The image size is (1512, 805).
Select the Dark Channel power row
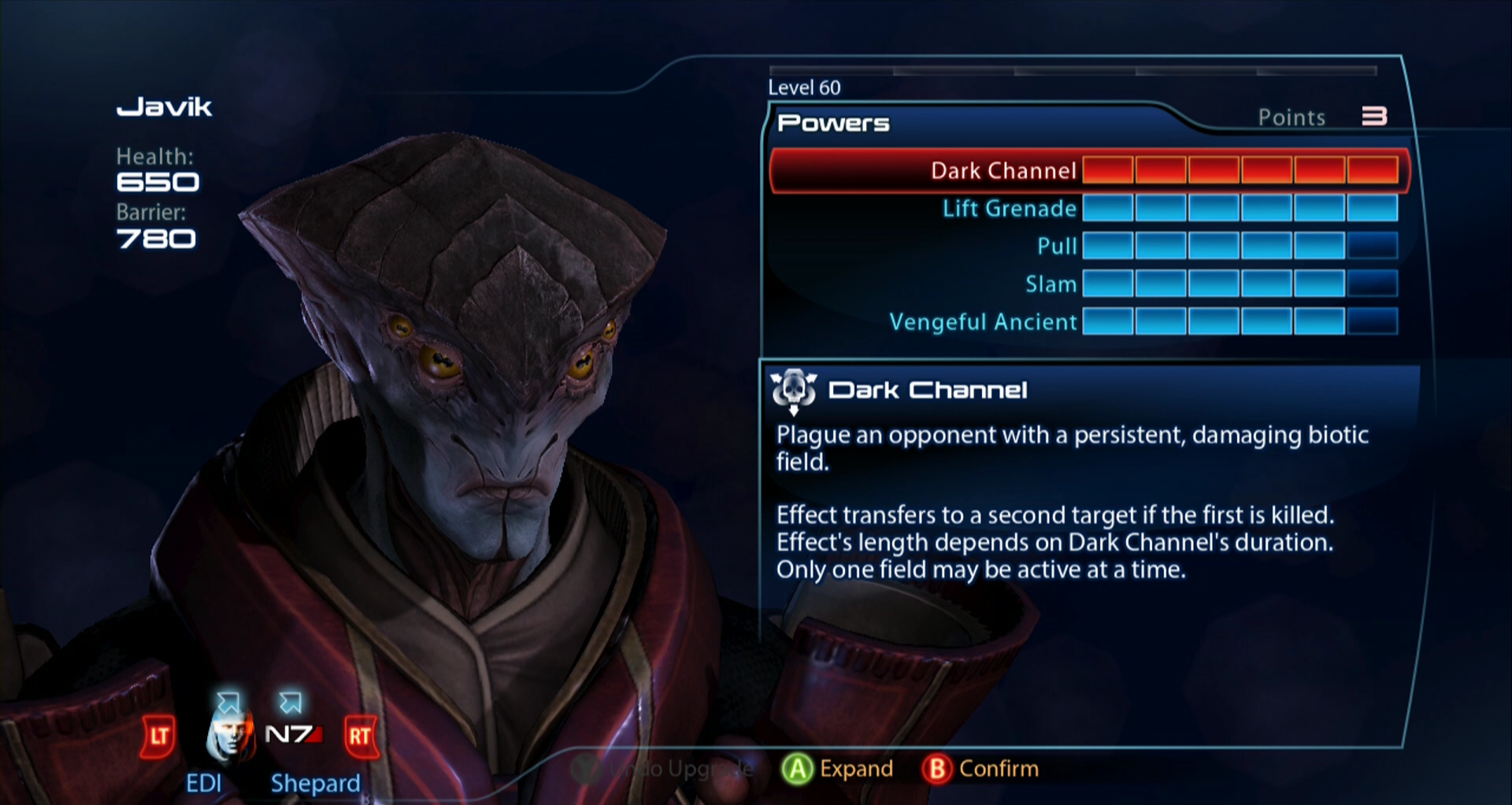[x=1002, y=170]
